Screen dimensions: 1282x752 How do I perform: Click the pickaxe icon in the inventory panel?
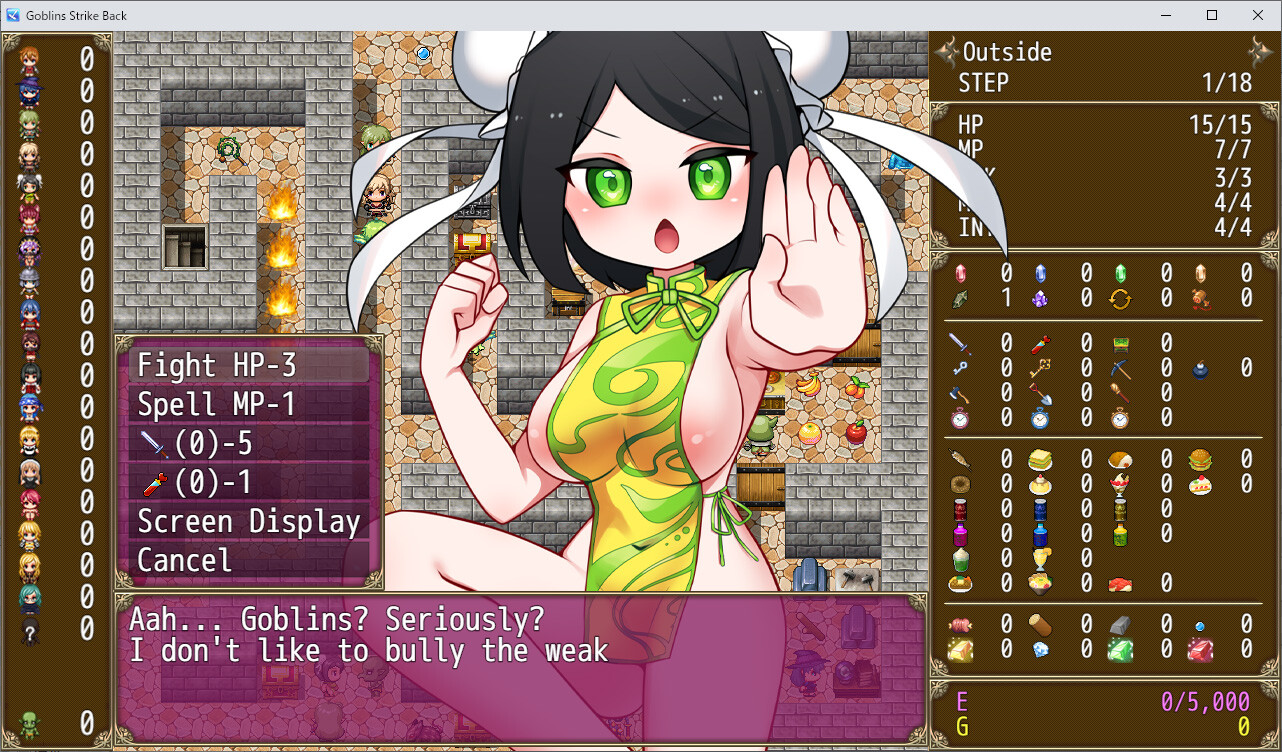tap(1121, 368)
